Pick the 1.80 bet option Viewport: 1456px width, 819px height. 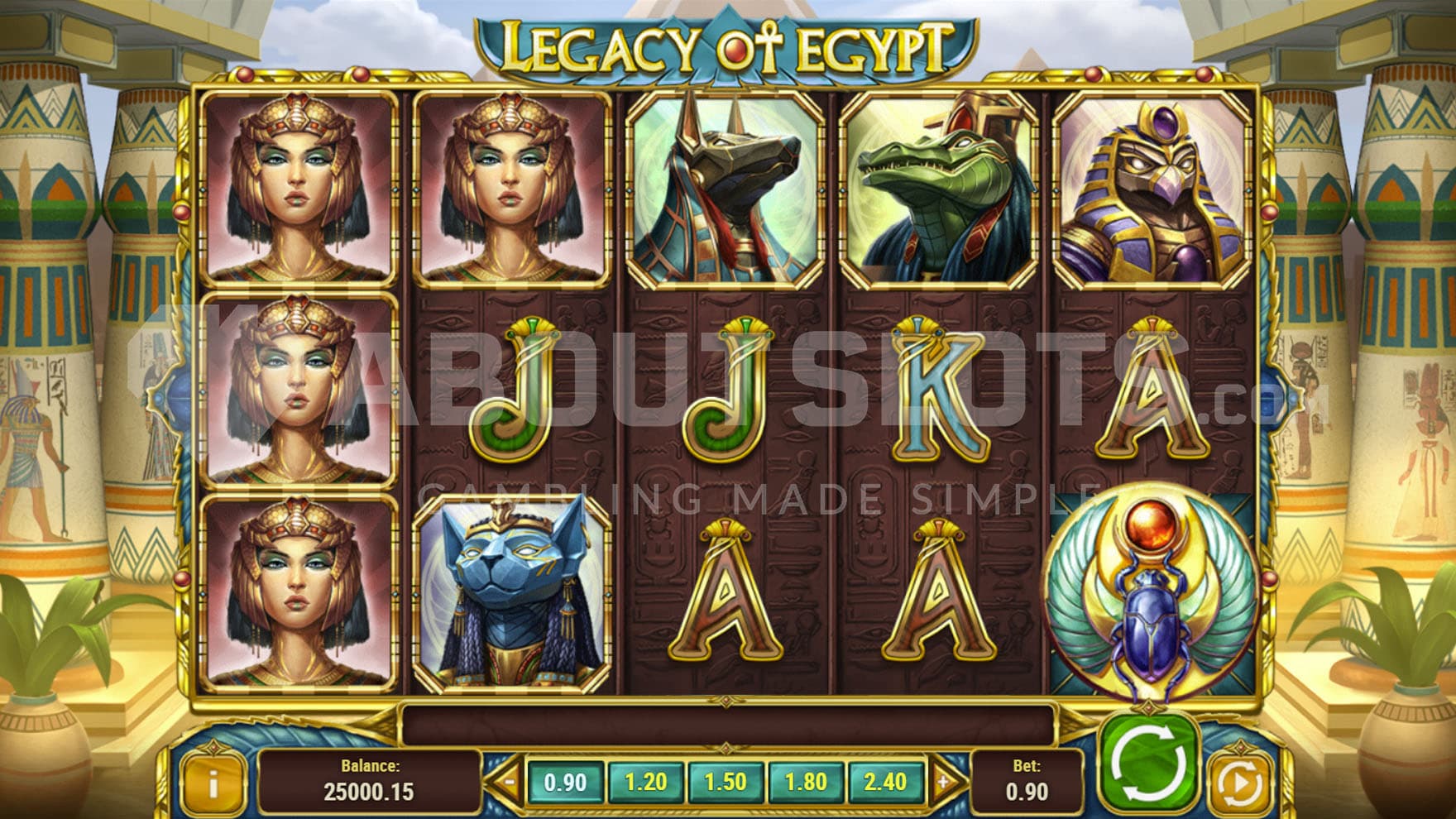coord(805,782)
